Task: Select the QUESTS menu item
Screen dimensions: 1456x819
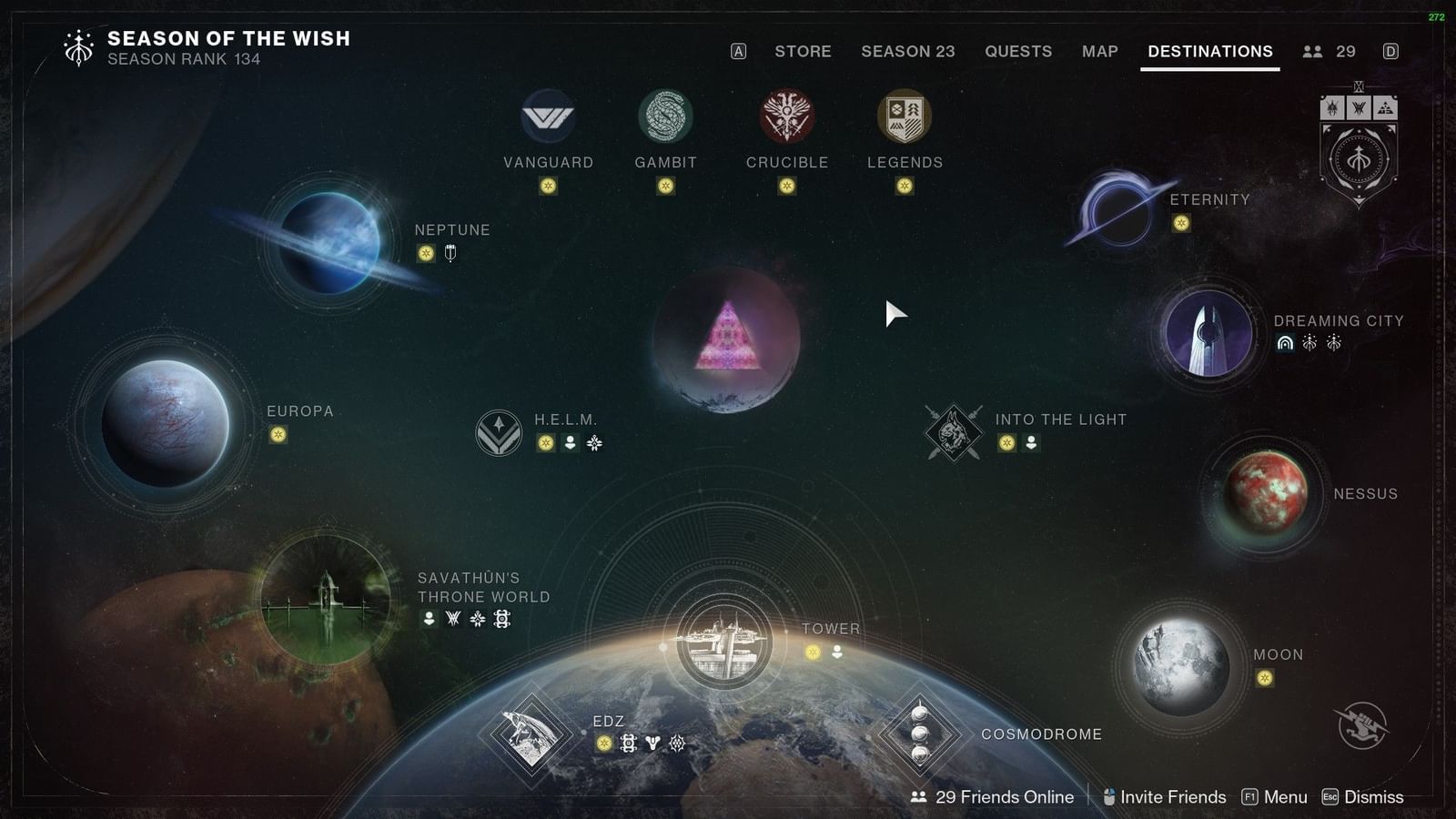Action: point(1018,52)
